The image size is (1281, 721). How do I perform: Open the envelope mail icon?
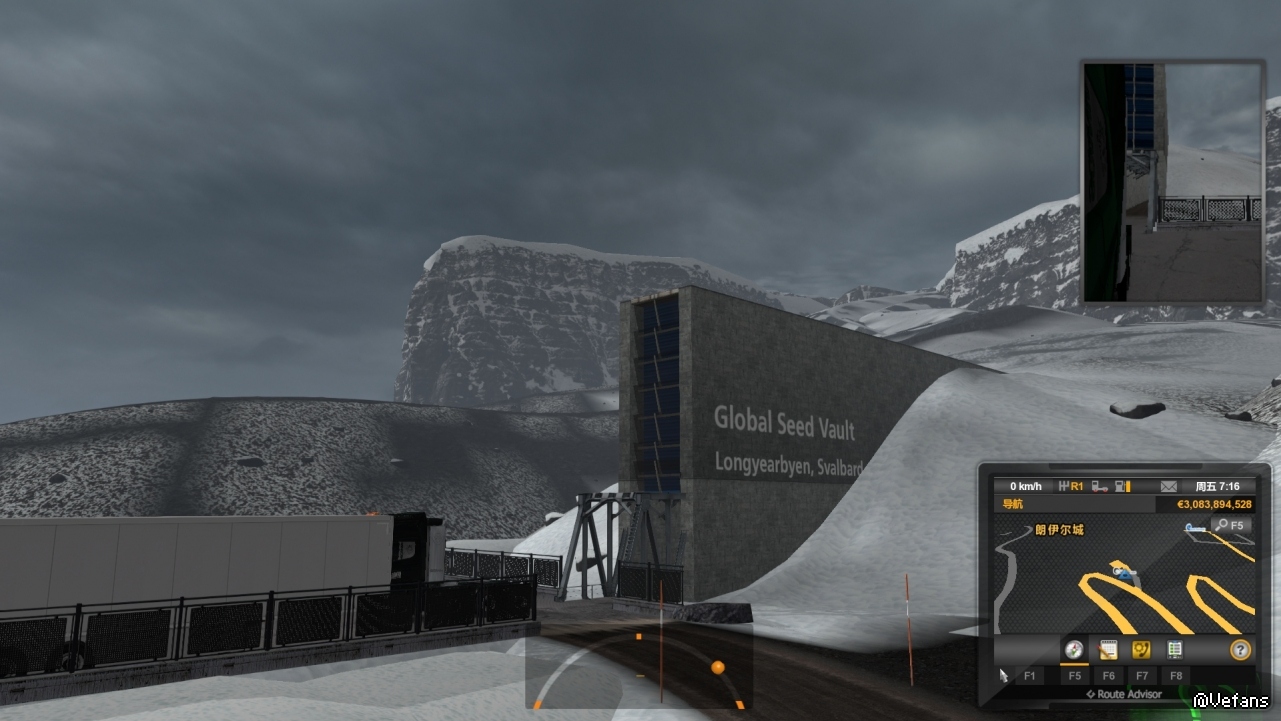1168,487
